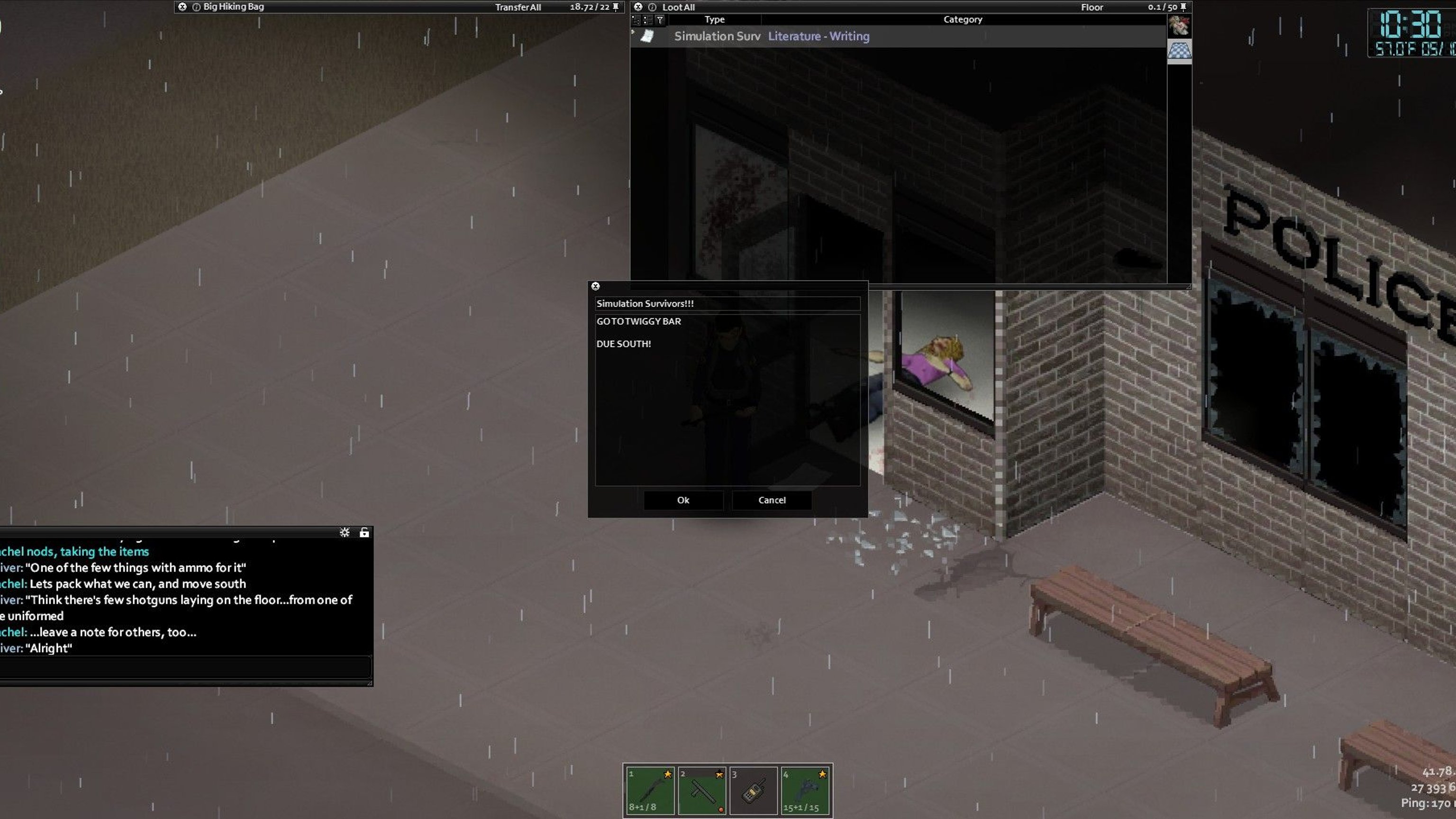This screenshot has height=819, width=1456.
Task: Edit the note title field
Action: point(727,303)
